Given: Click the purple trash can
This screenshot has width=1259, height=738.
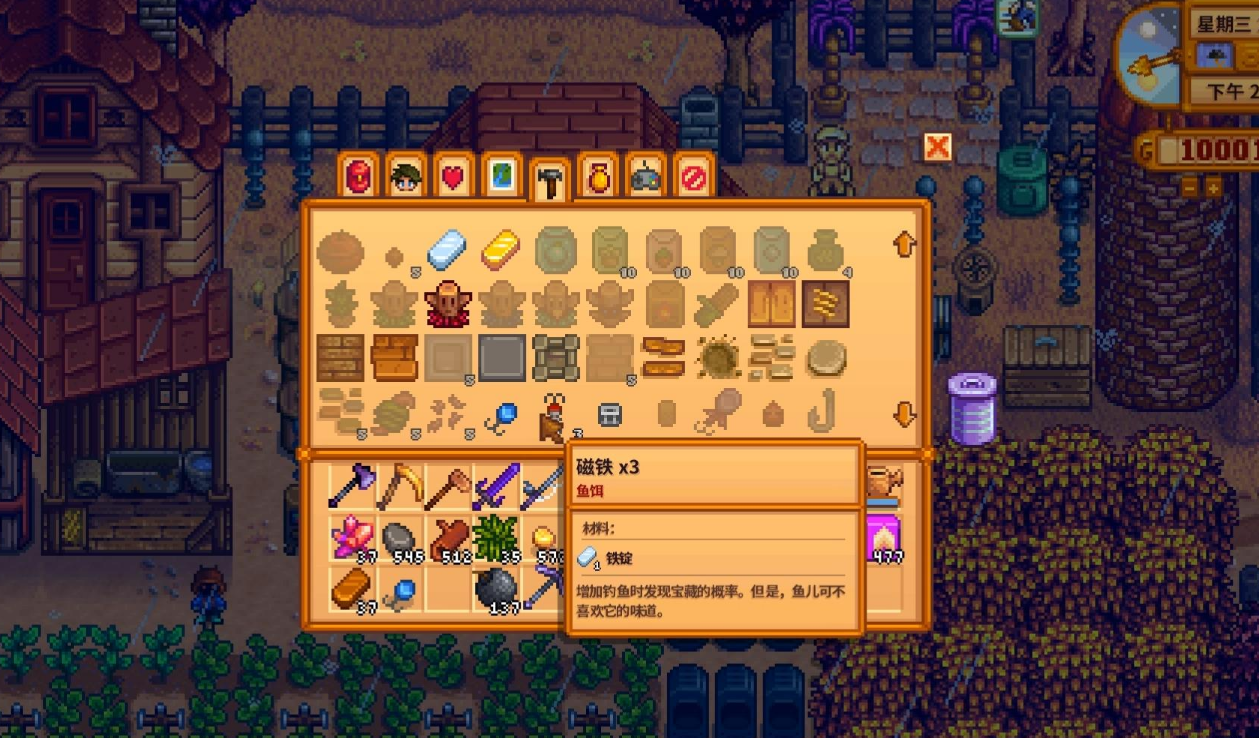Looking at the screenshot, I should click(x=972, y=408).
